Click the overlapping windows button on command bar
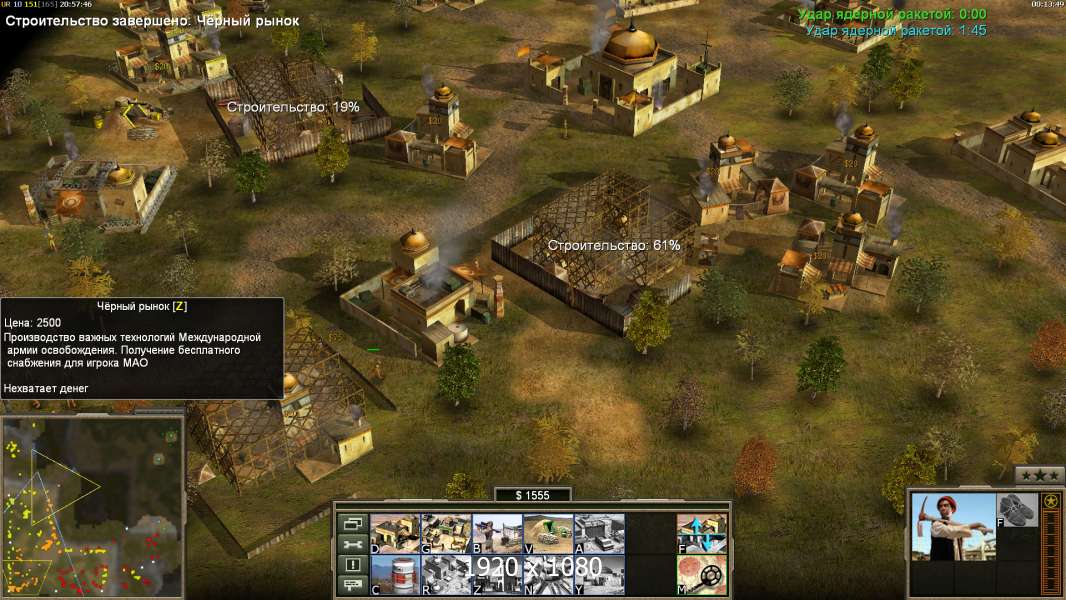The height and width of the screenshot is (600, 1066). (x=352, y=523)
